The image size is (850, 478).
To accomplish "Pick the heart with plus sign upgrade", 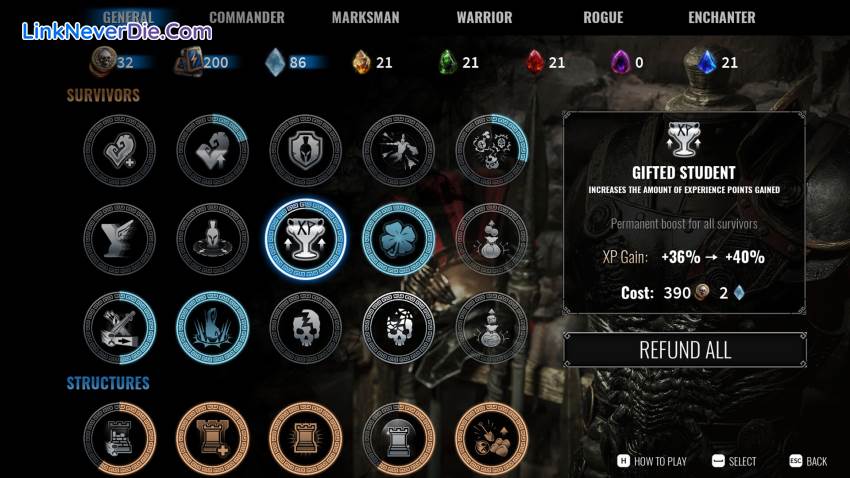I will coord(120,150).
